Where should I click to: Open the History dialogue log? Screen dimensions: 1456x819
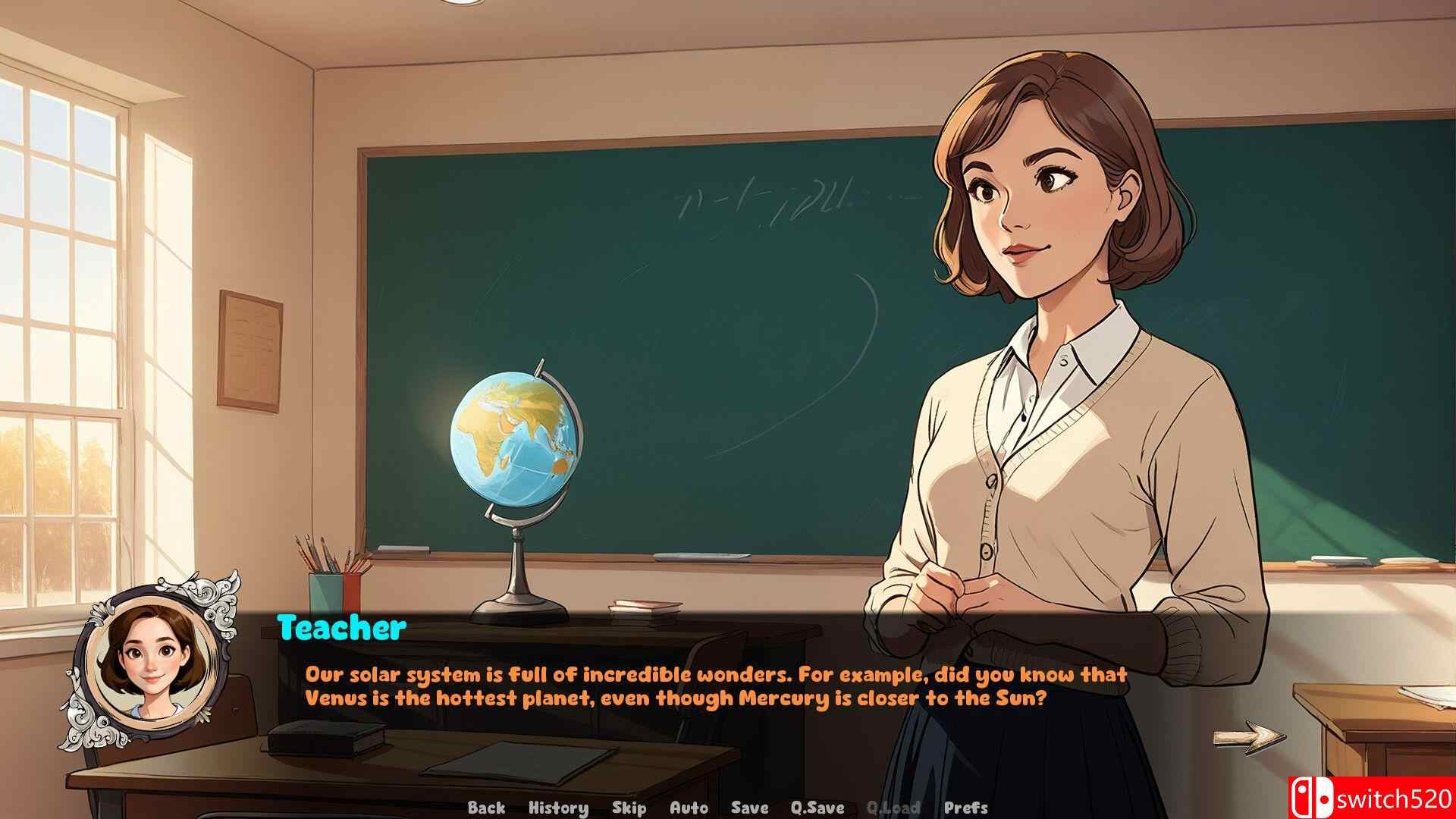[560, 808]
